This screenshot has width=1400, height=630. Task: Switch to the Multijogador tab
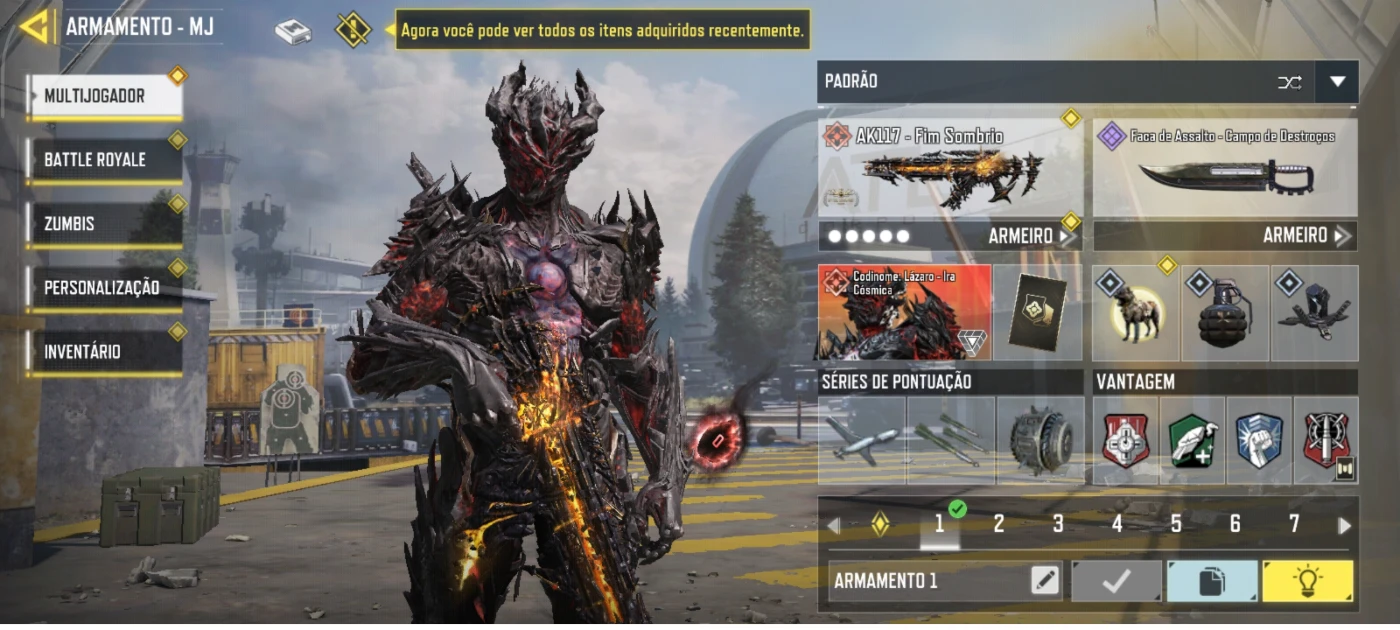click(105, 96)
